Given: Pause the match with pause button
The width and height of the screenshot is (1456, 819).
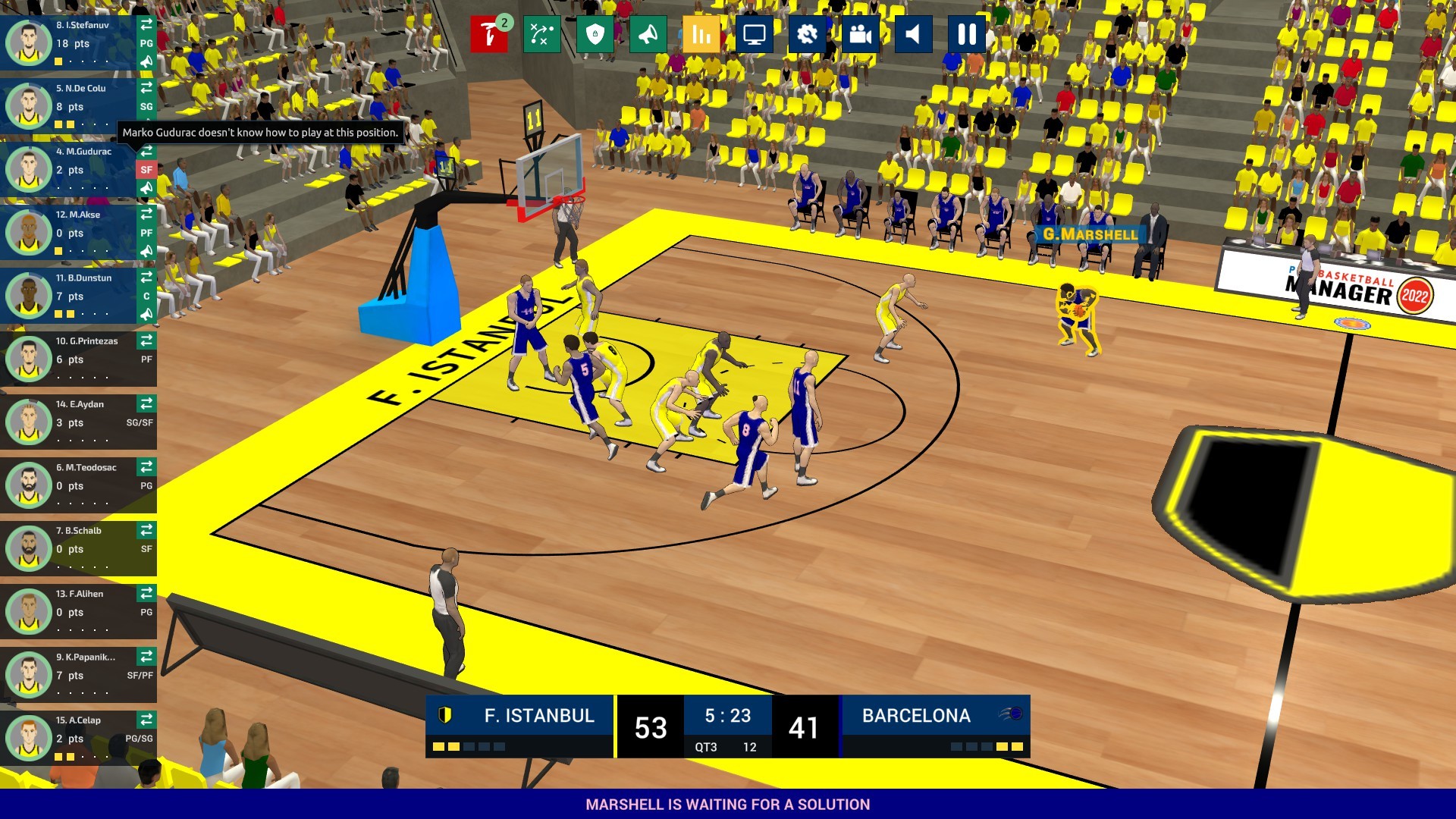Looking at the screenshot, I should tap(967, 34).
